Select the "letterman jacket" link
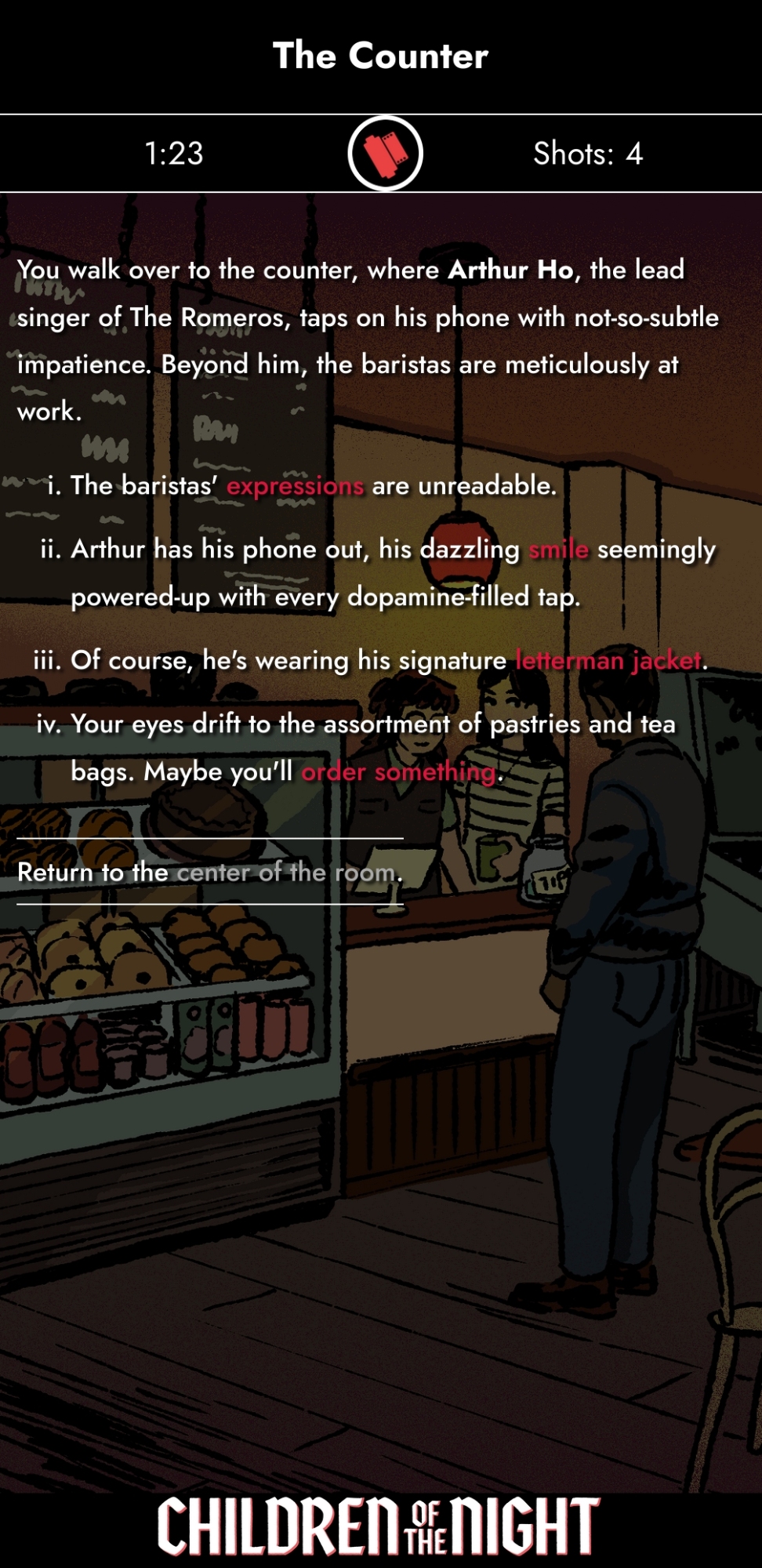This screenshot has width=762, height=1568. coord(608,660)
